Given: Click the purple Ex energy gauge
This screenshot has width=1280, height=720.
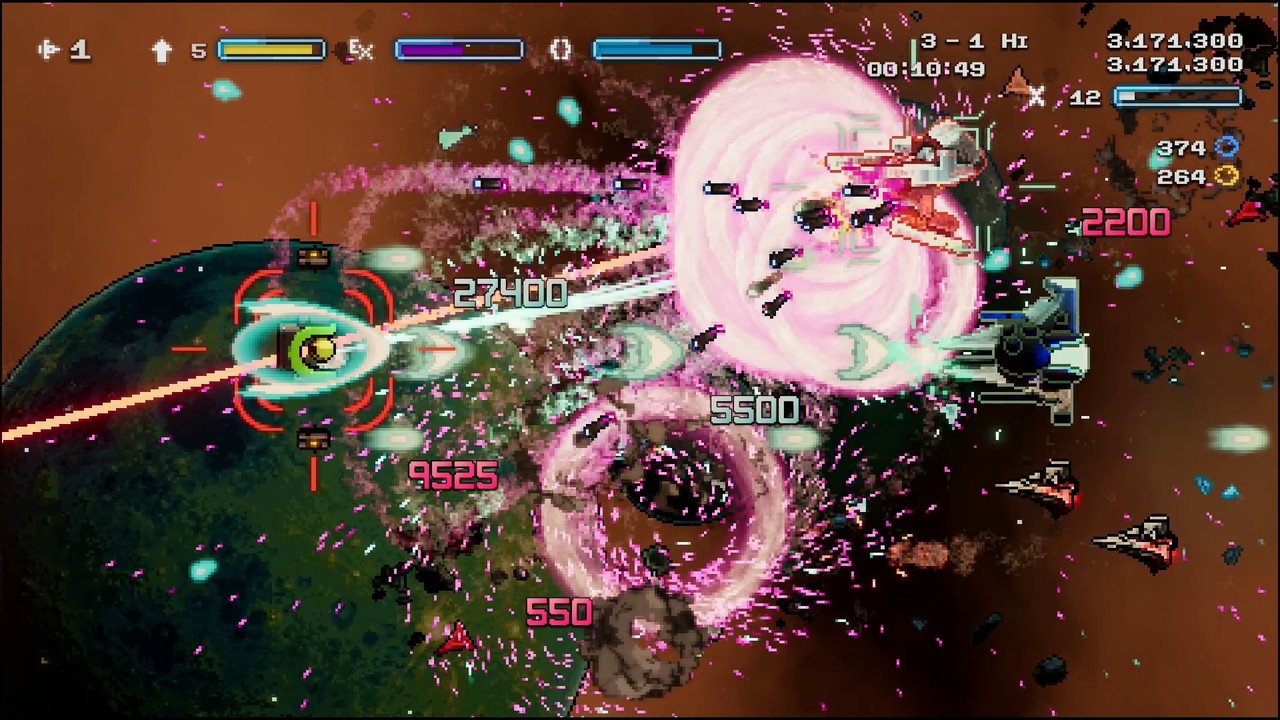Looking at the screenshot, I should click(x=458, y=50).
